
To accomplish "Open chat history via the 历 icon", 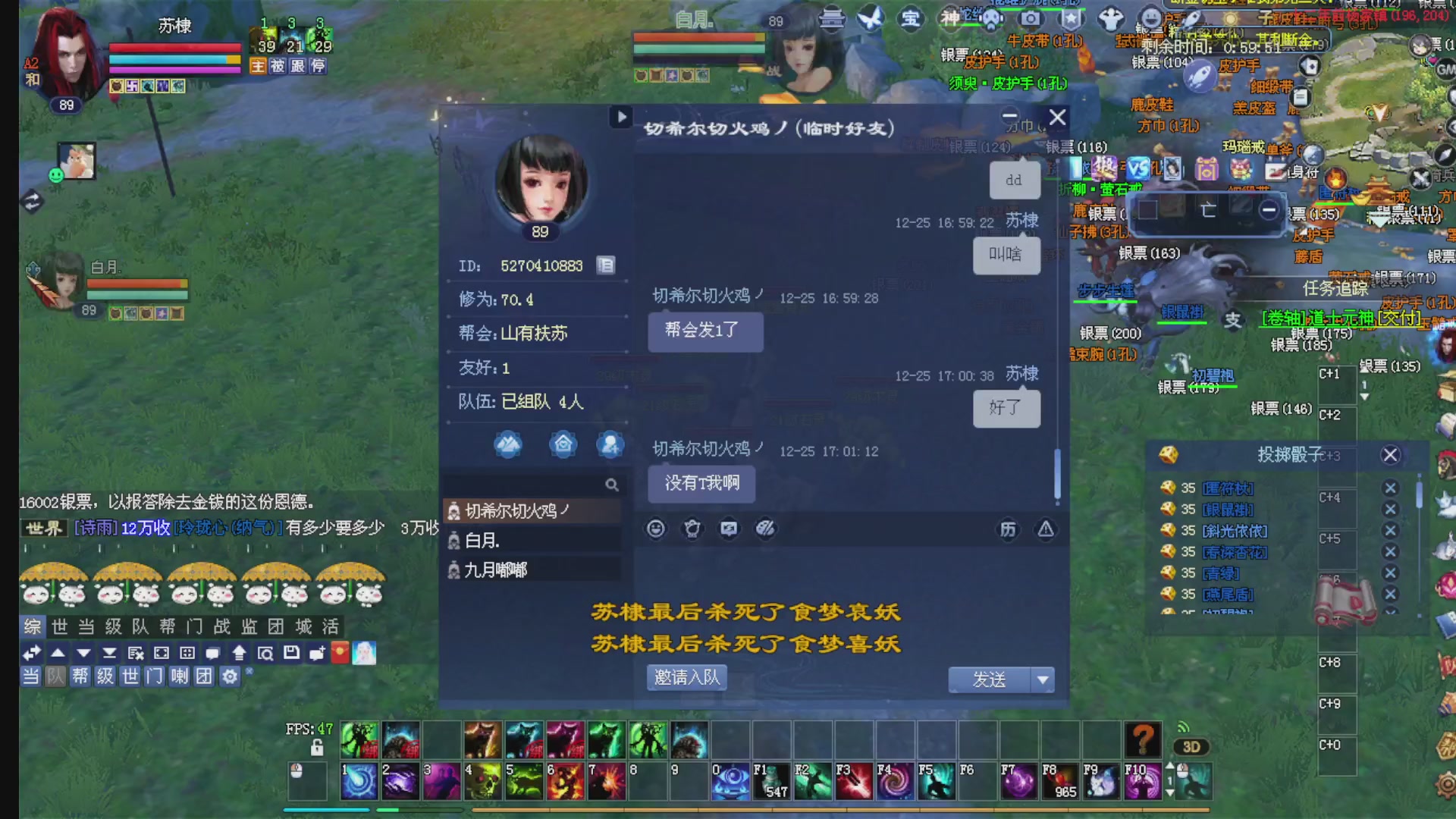I will coord(1009,529).
